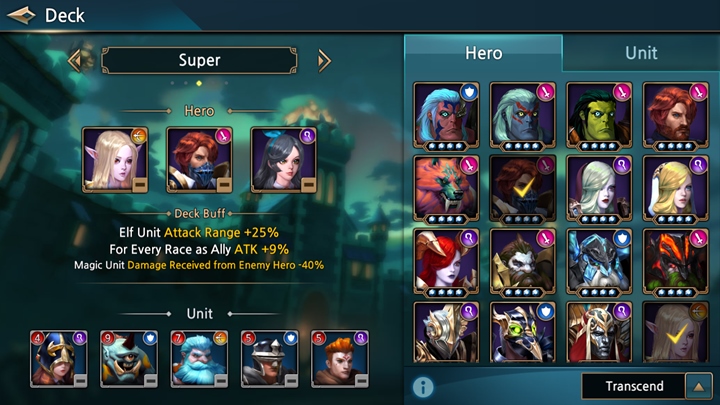Open the Hero tab
This screenshot has width=720, height=405.
pyautogui.click(x=483, y=52)
